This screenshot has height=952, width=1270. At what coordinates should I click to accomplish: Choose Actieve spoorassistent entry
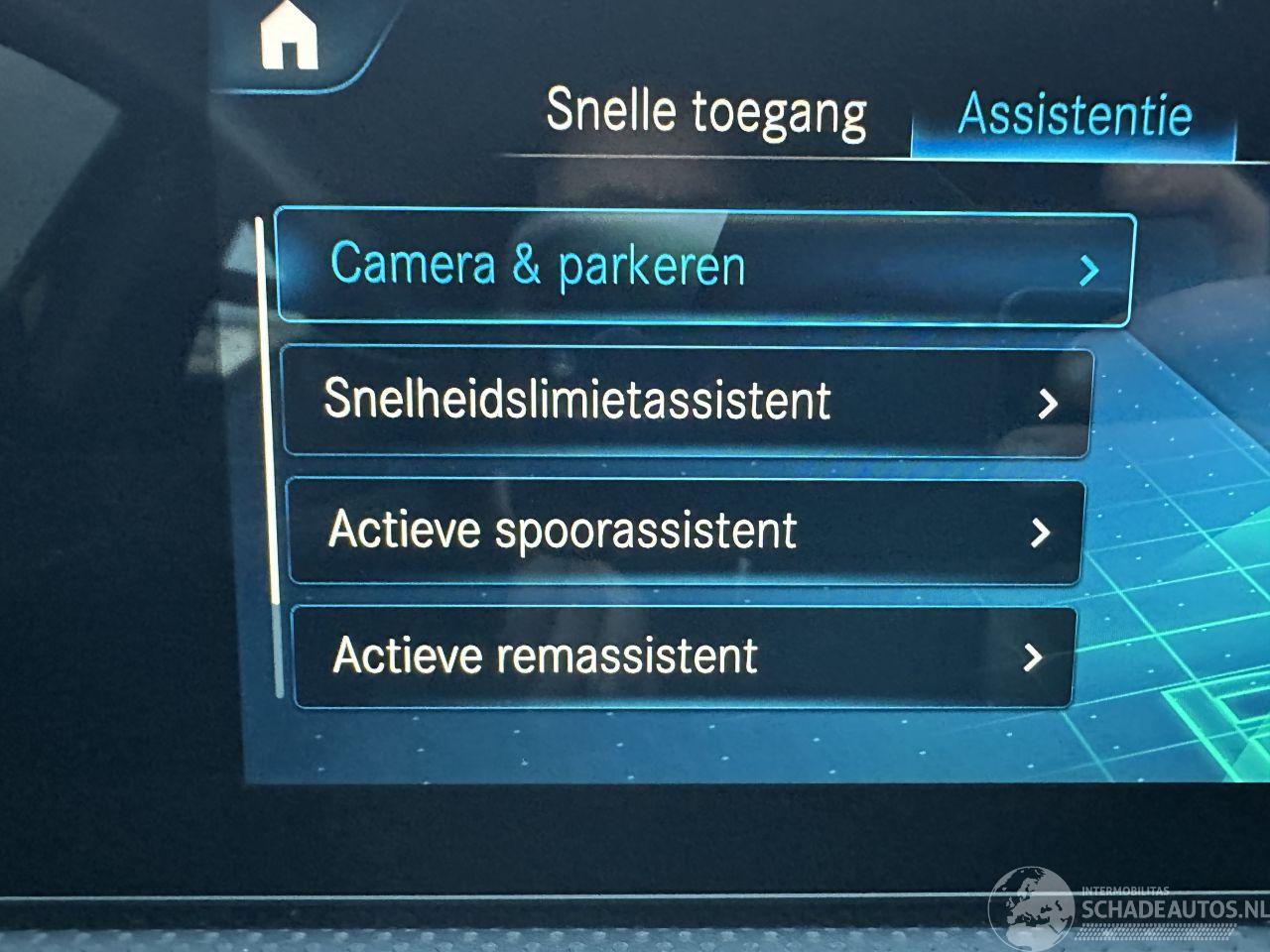[685, 531]
